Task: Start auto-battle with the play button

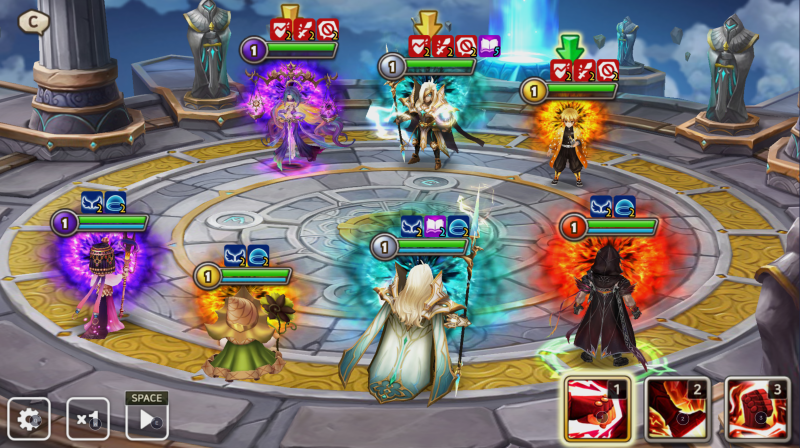Action: [146, 418]
